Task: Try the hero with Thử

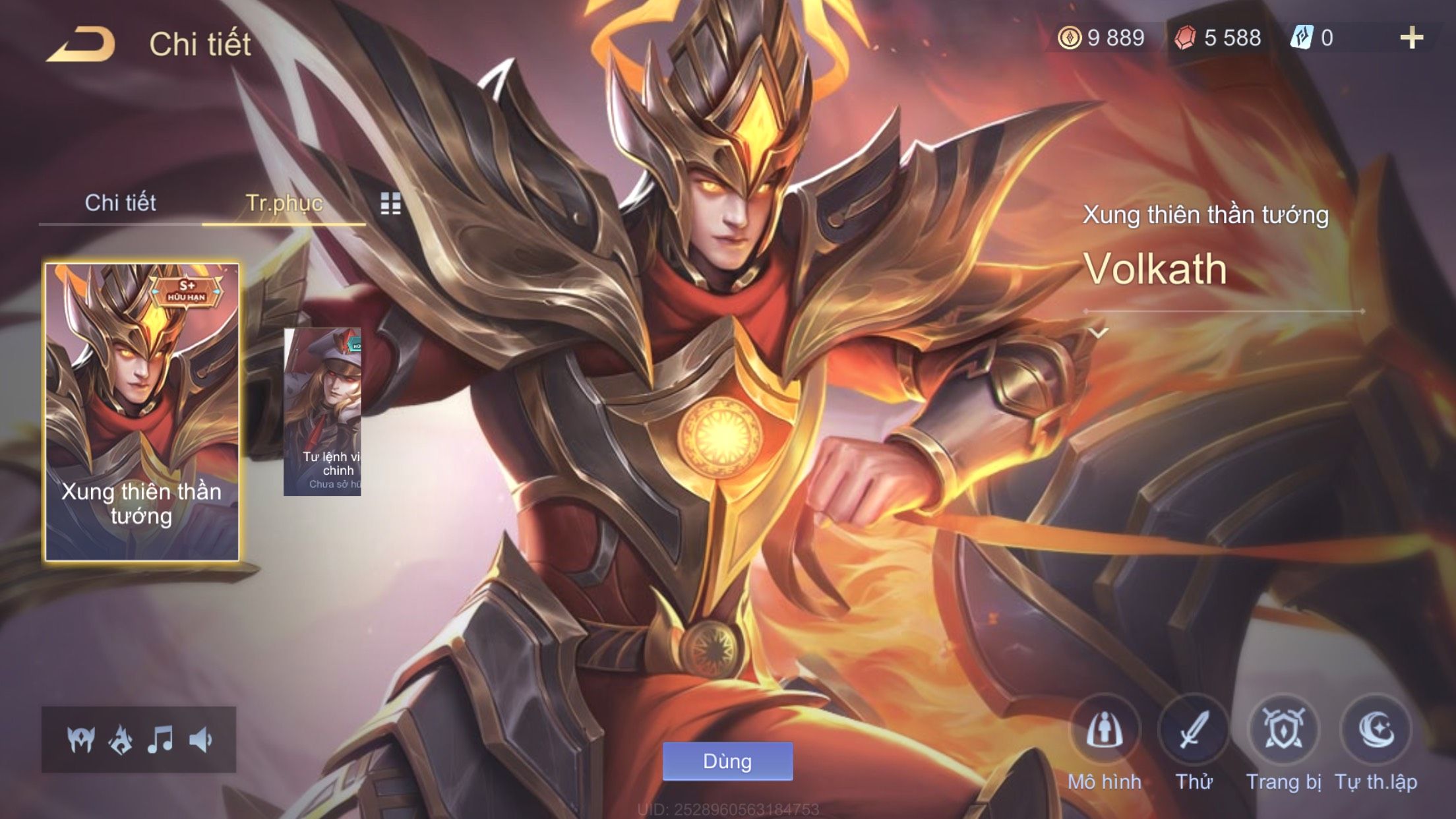Action: [x=1194, y=731]
